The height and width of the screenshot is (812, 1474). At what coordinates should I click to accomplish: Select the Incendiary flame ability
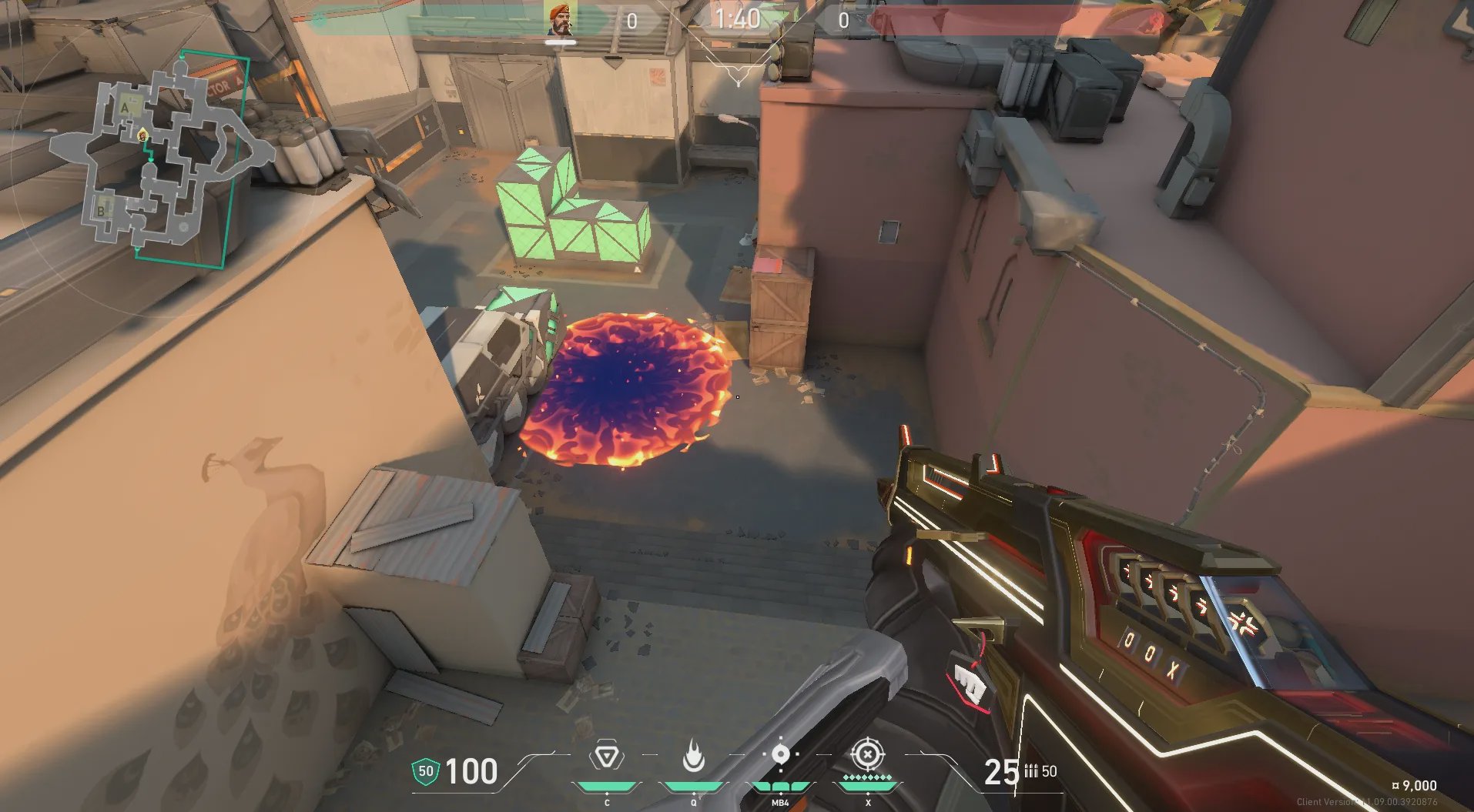[x=693, y=757]
